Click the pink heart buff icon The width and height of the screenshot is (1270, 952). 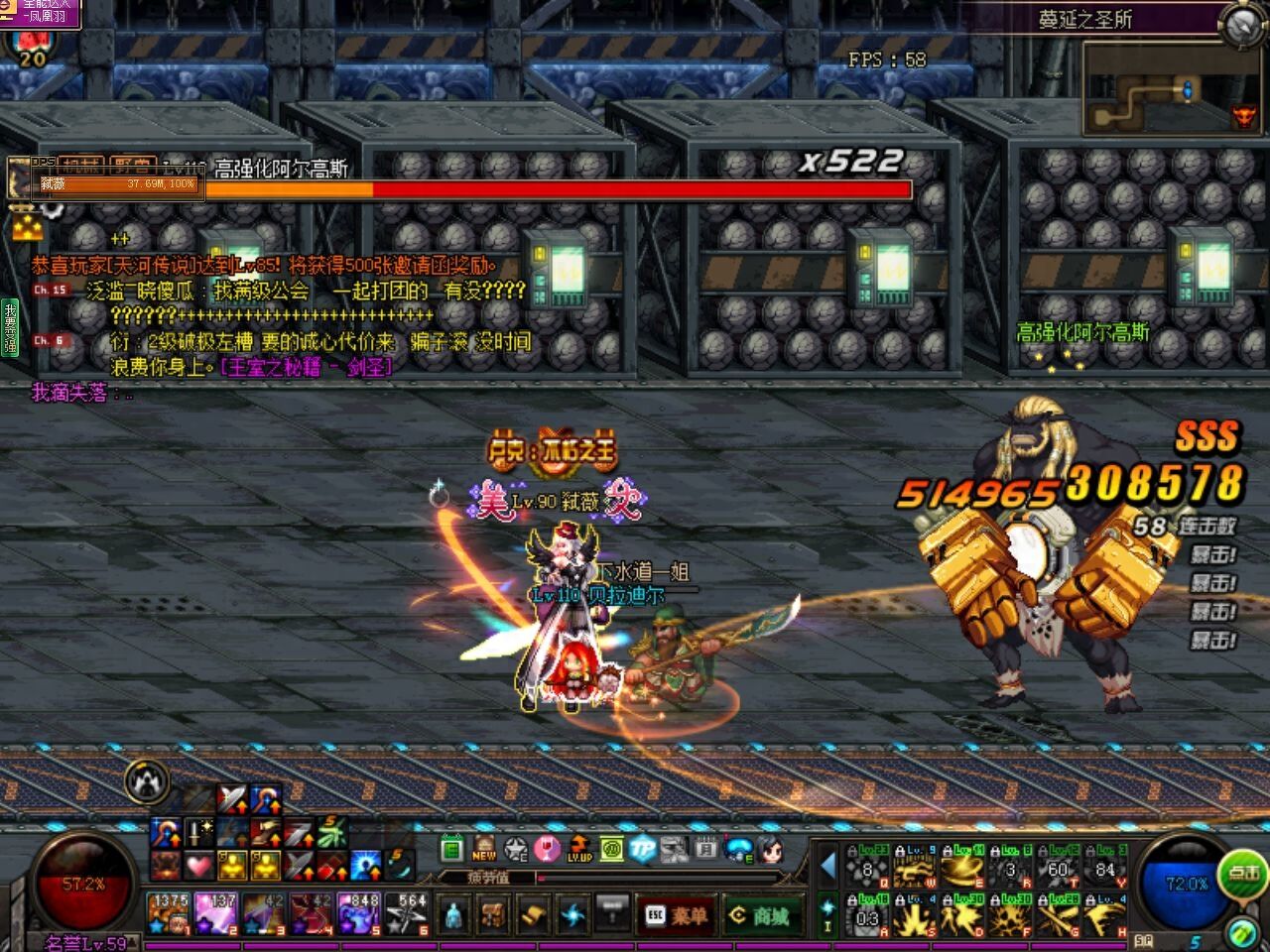199,866
